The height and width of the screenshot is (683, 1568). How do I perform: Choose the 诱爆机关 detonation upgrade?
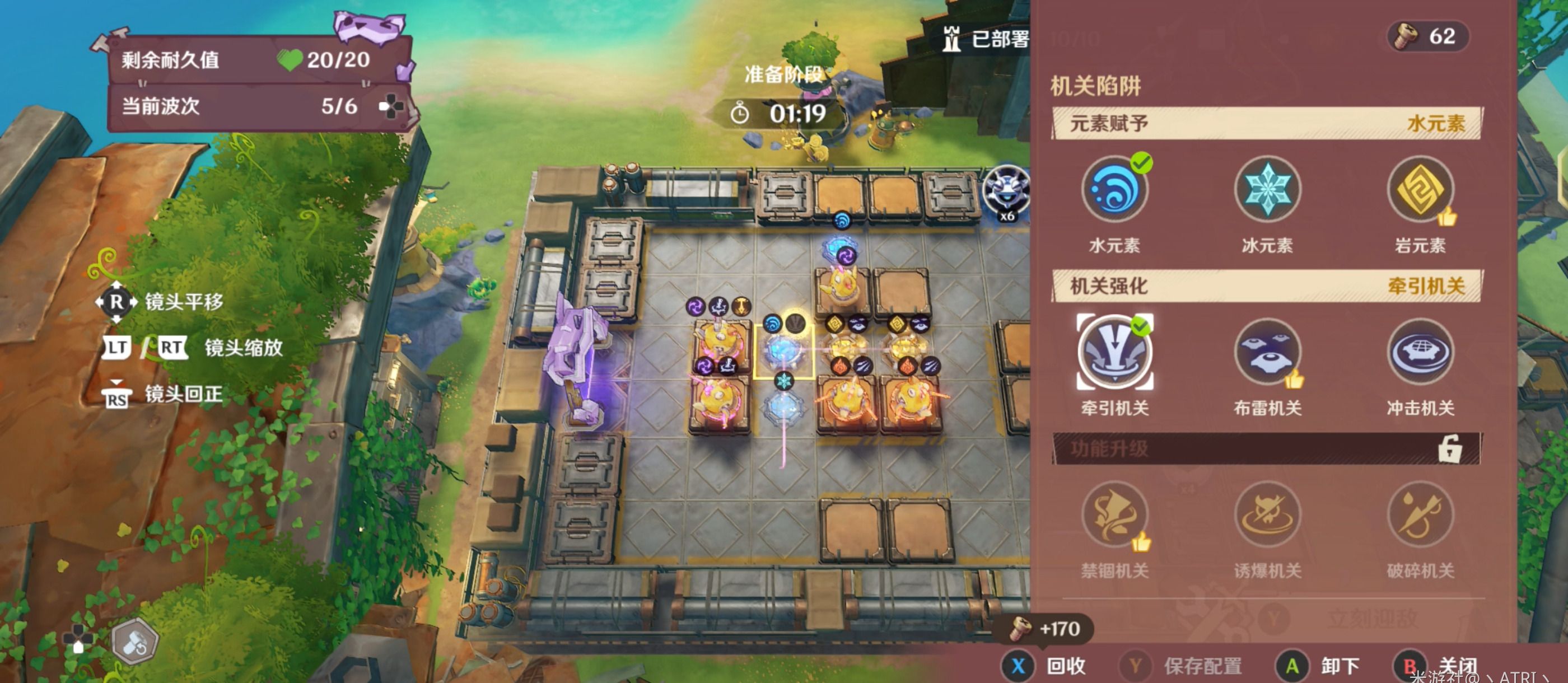point(1267,516)
